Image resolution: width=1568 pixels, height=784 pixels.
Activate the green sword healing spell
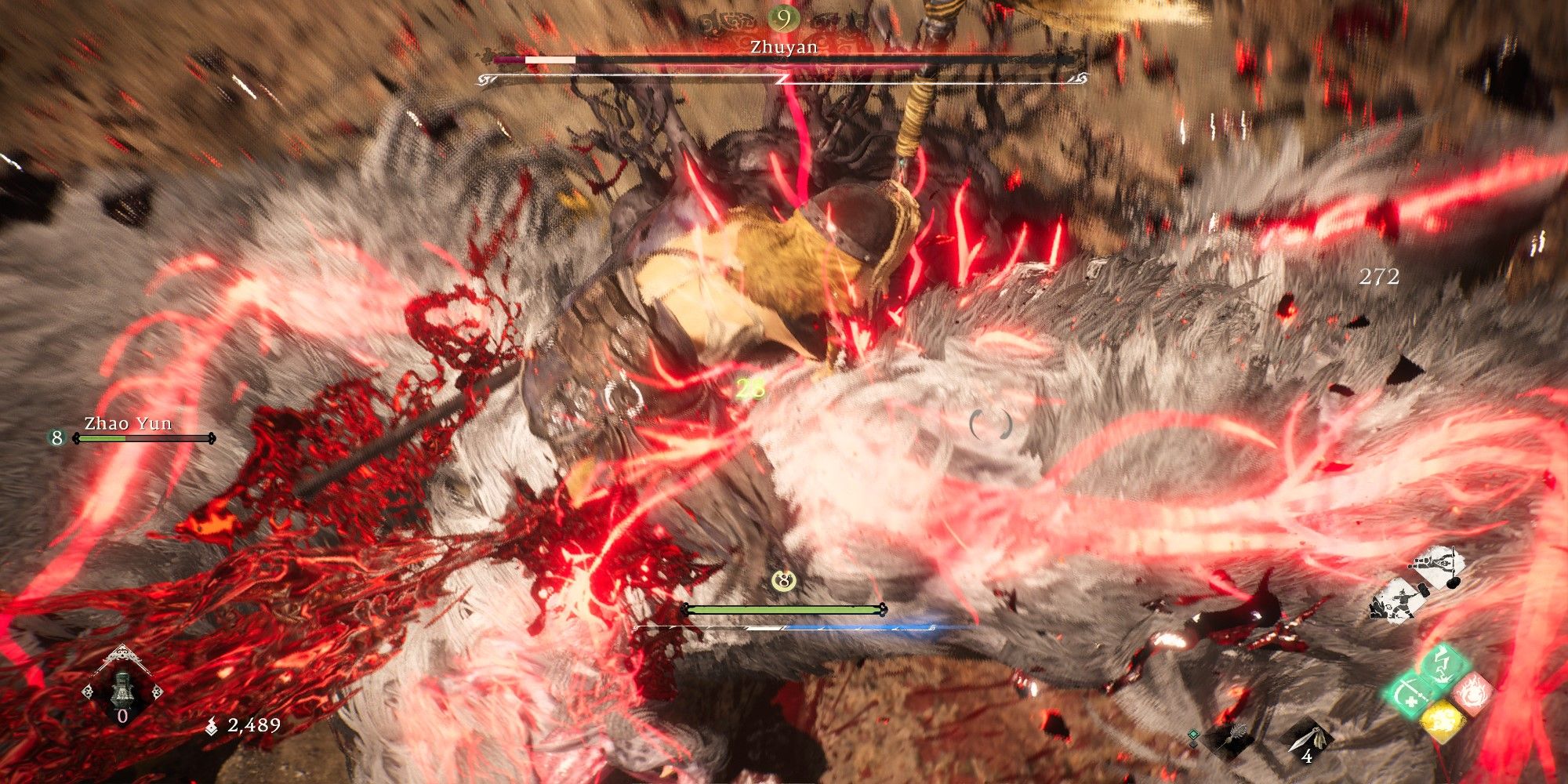click(1409, 695)
